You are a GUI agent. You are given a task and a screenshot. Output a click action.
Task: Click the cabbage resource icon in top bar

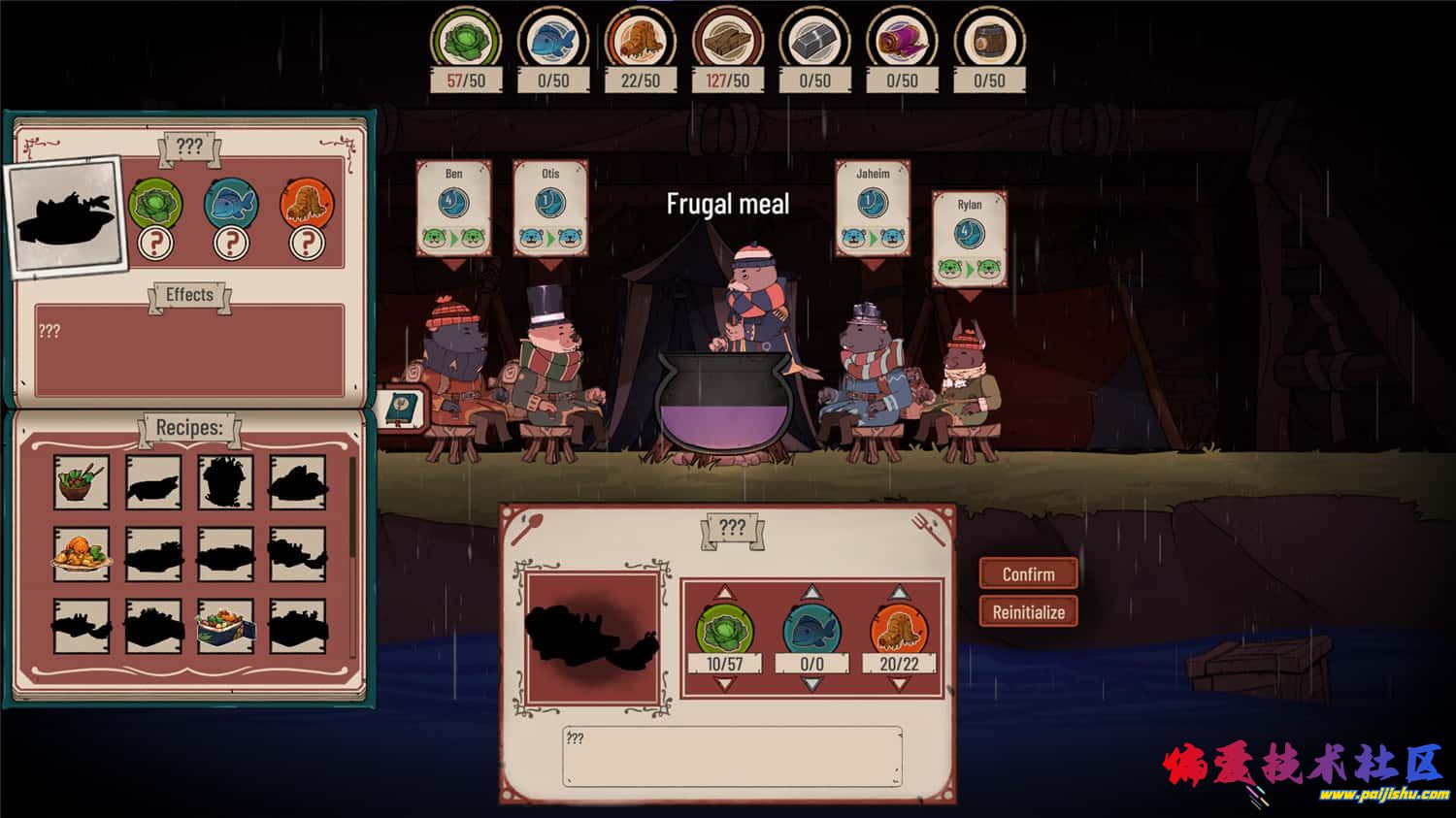pyautogui.click(x=466, y=41)
